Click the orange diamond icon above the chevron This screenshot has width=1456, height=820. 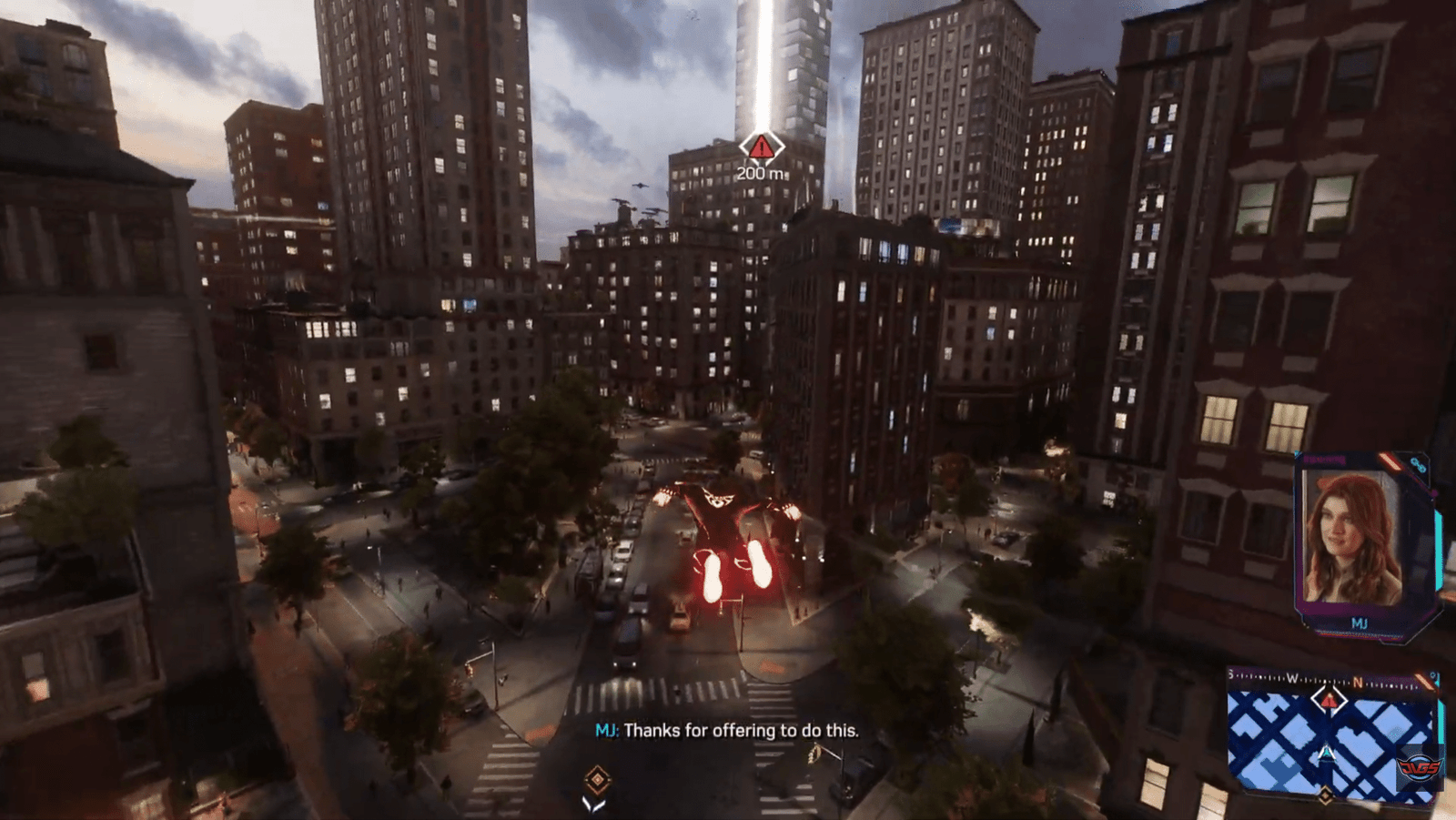tap(597, 778)
